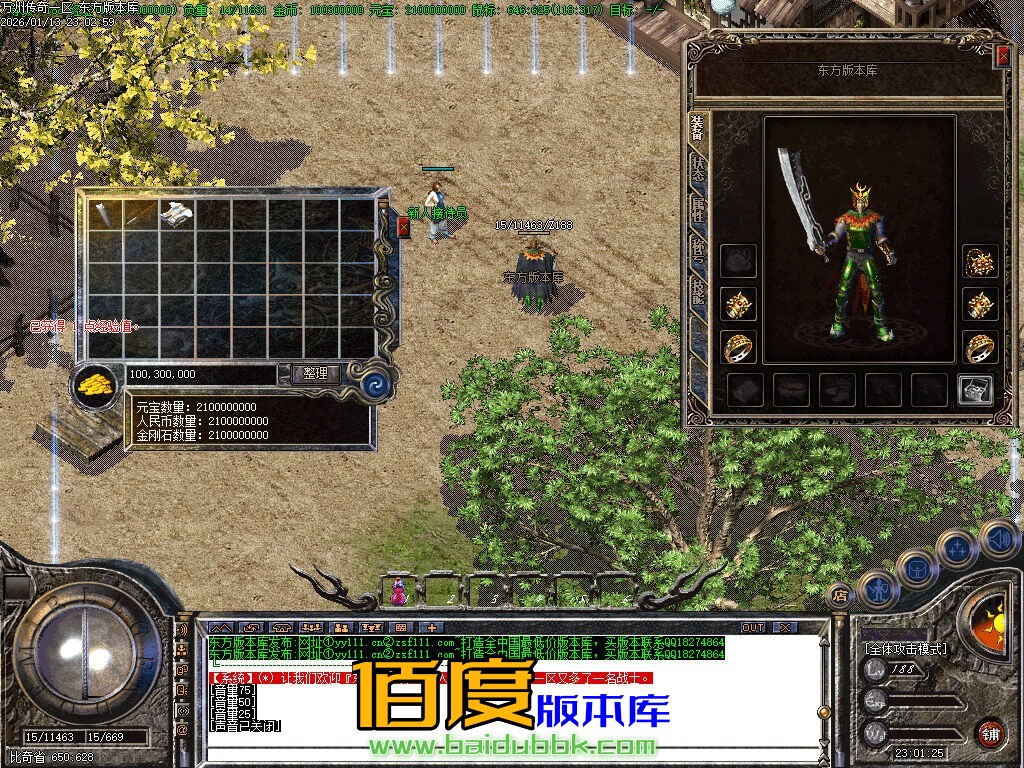
Task: Show the 技能 skills tab
Action: click(697, 290)
